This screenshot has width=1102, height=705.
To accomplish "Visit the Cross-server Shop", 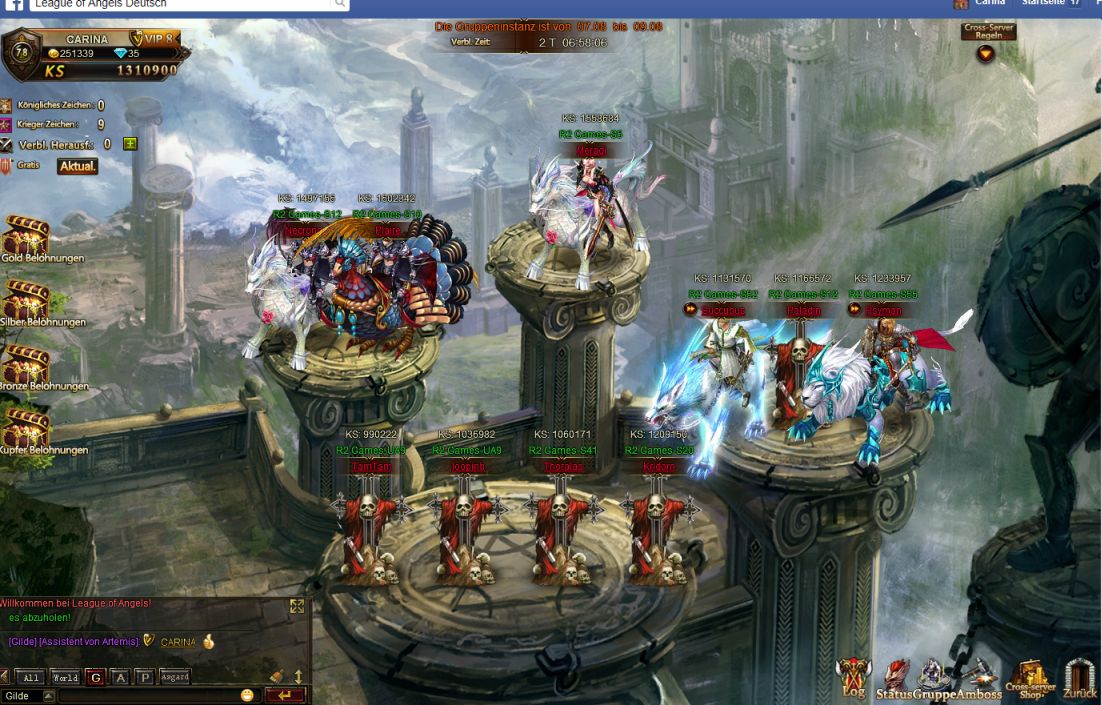I will (x=1030, y=679).
